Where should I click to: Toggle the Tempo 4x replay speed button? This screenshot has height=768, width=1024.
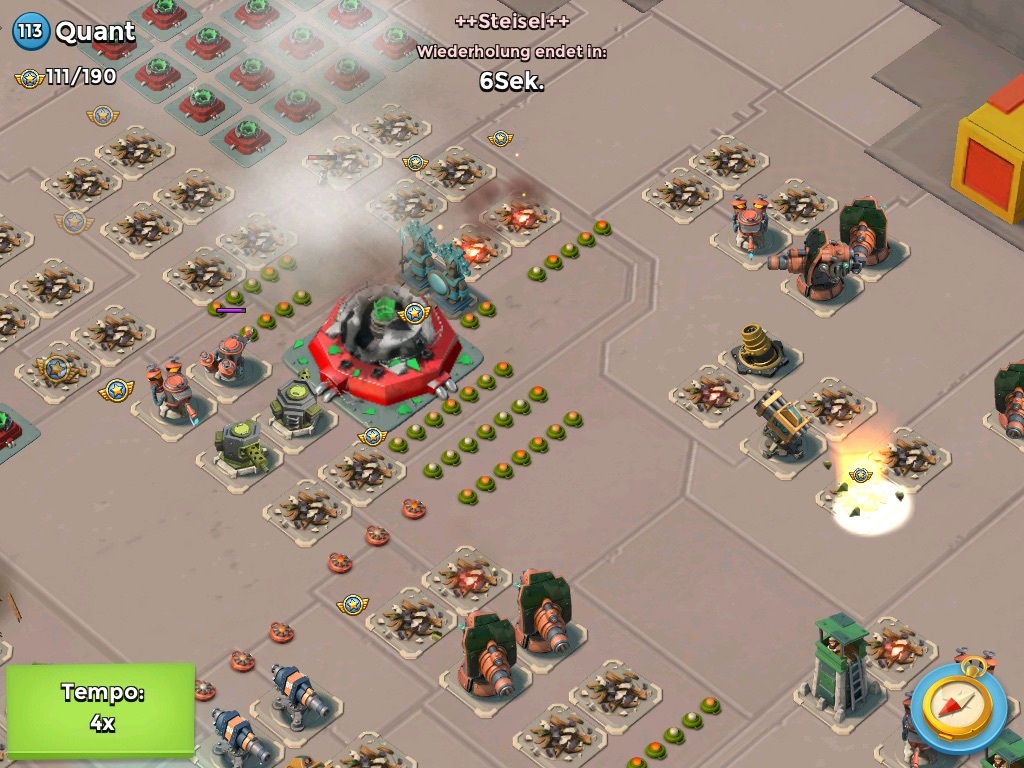[x=101, y=708]
